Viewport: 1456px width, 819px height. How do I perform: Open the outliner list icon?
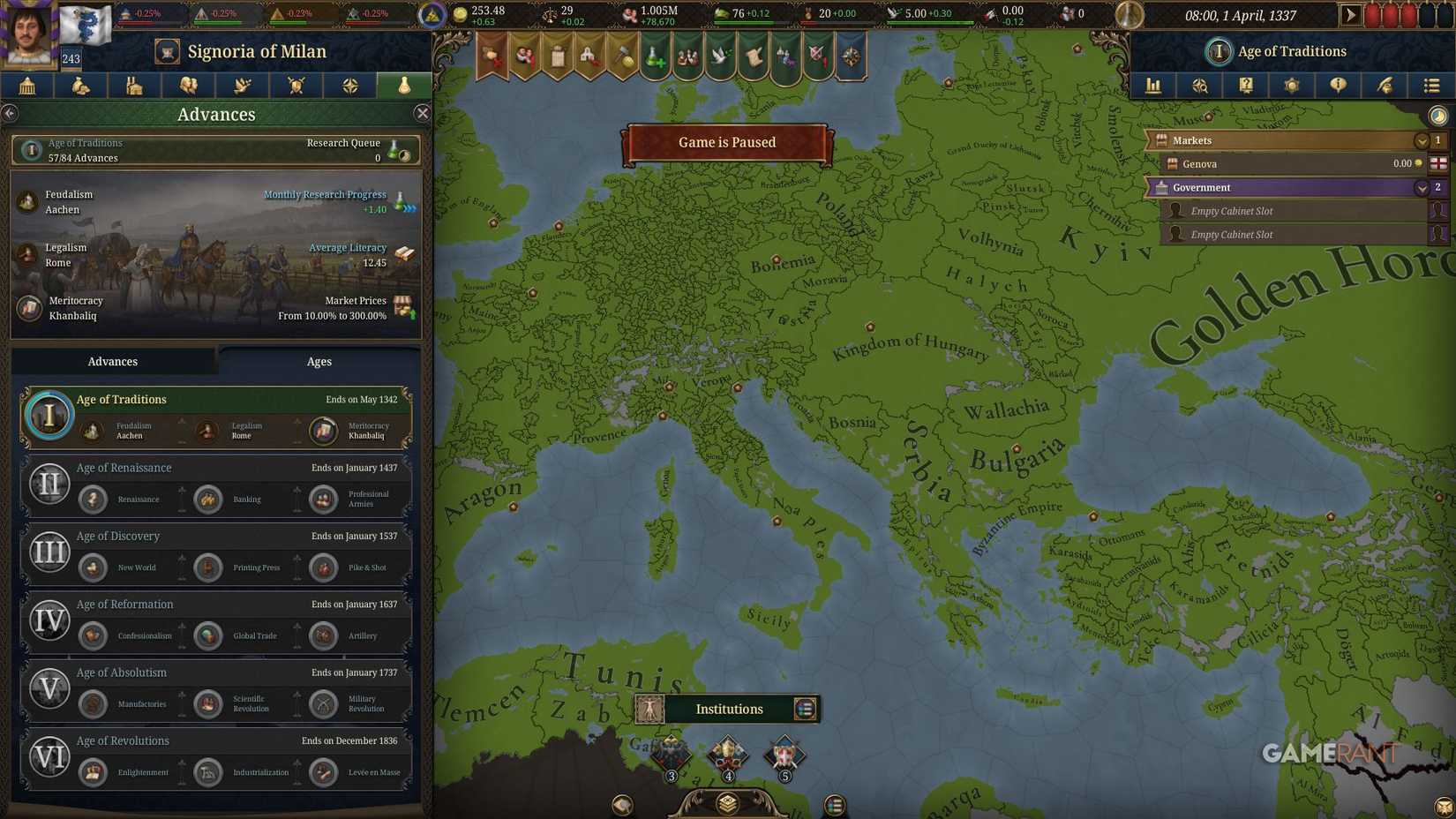pos(1431,86)
